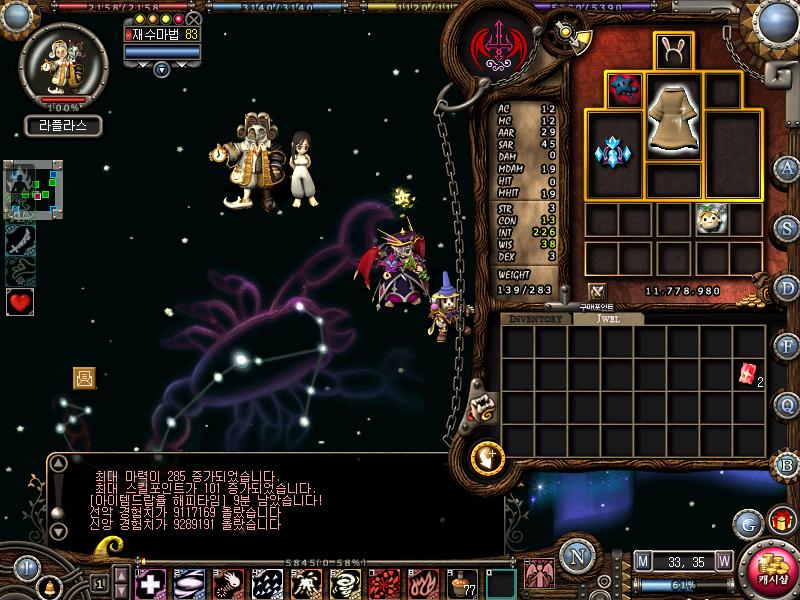Click the round A shortcut button

pyautogui.click(x=787, y=167)
